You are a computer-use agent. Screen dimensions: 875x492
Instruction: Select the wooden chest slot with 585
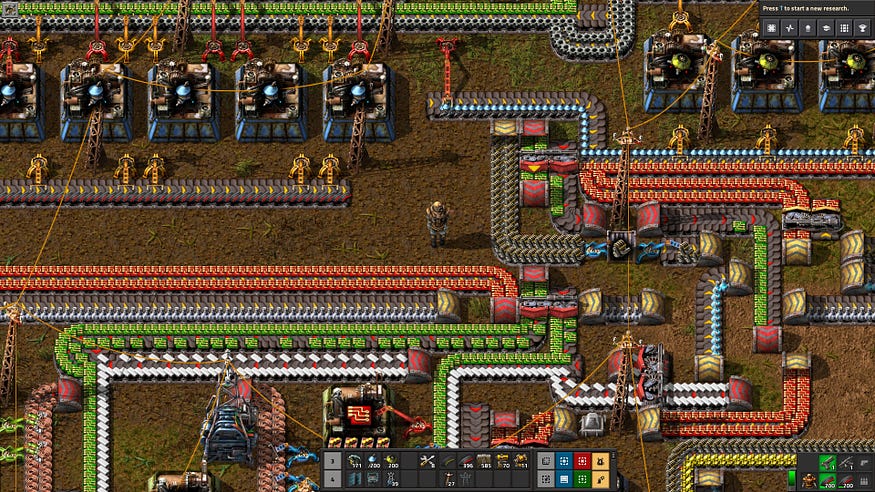coord(486,461)
